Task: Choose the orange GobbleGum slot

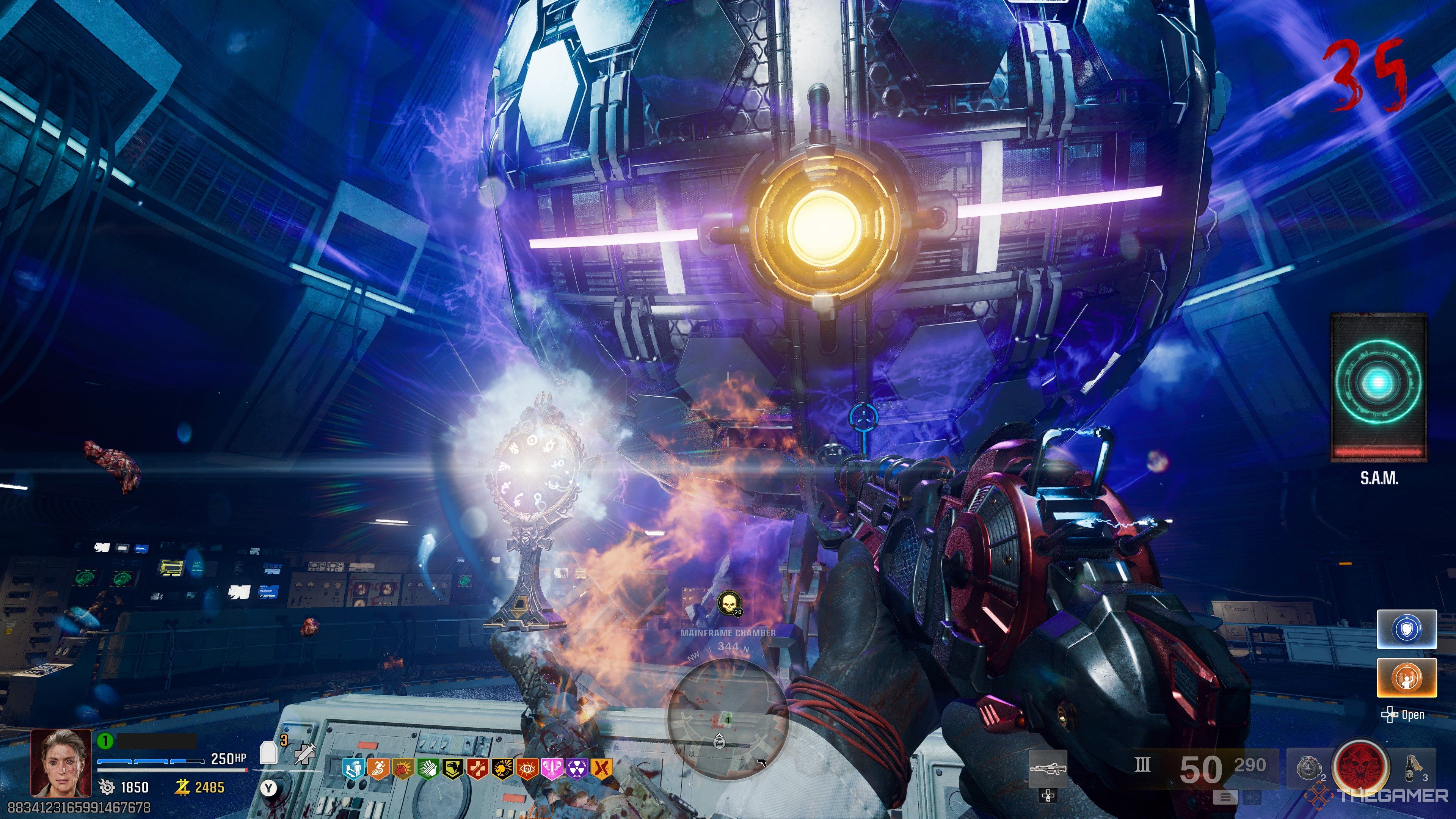Action: [1406, 678]
